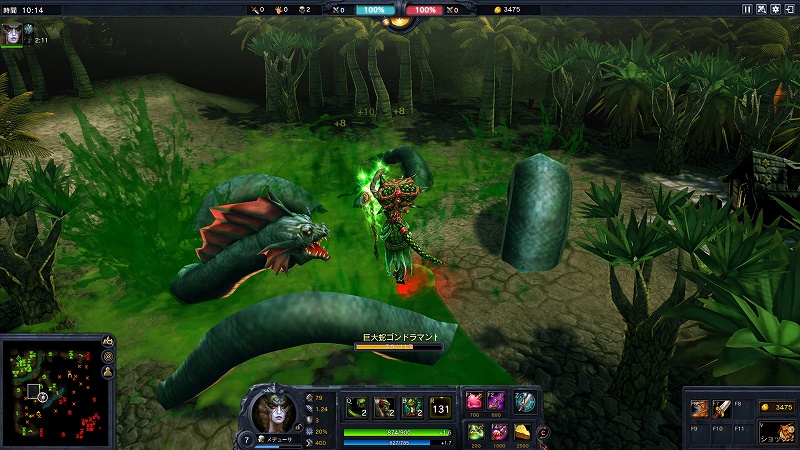Image resolution: width=800 pixels, height=450 pixels.
Task: Pause the game from the top bar
Action: tap(747, 9)
